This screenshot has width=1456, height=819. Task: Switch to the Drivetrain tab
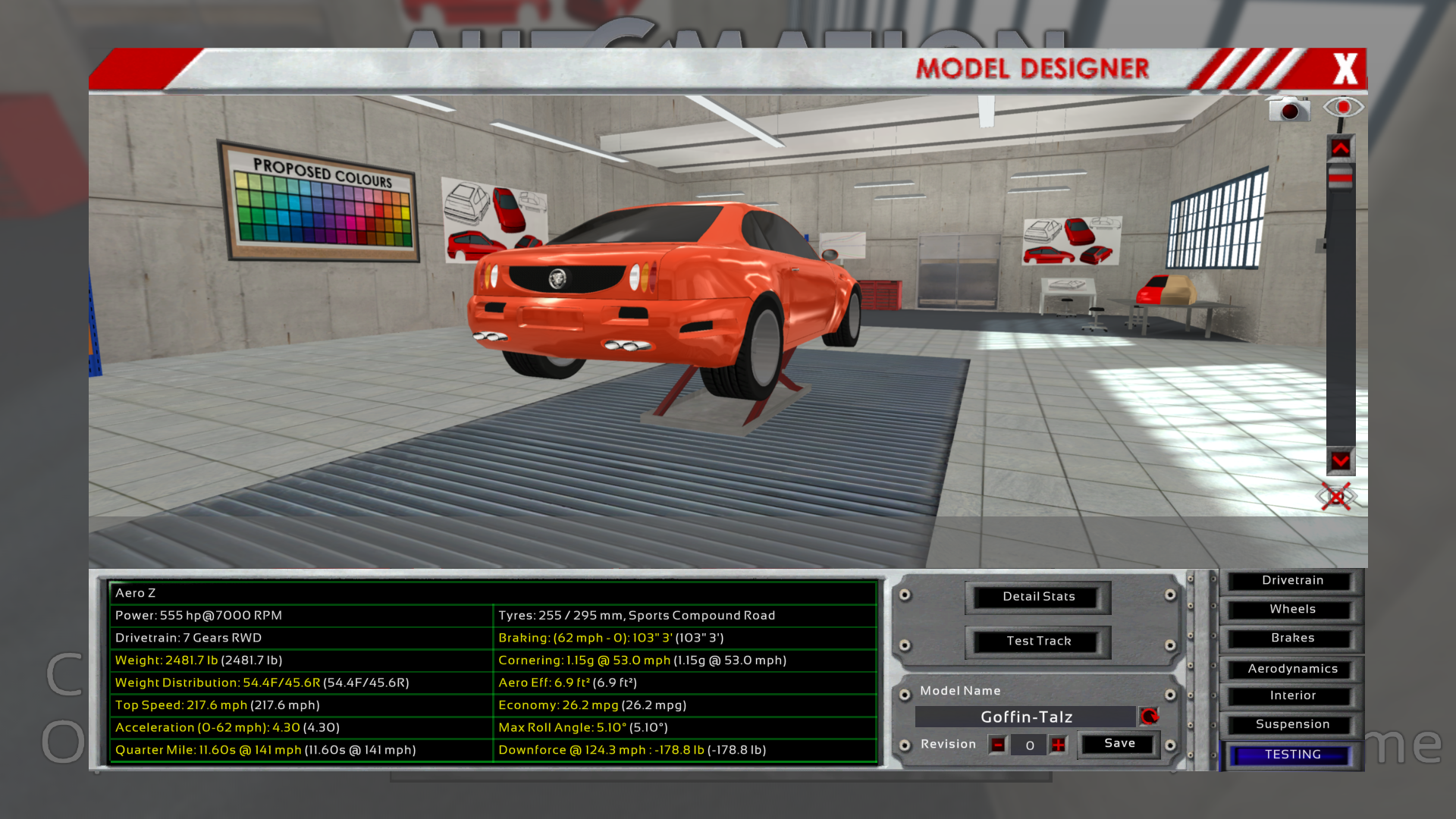(1292, 581)
